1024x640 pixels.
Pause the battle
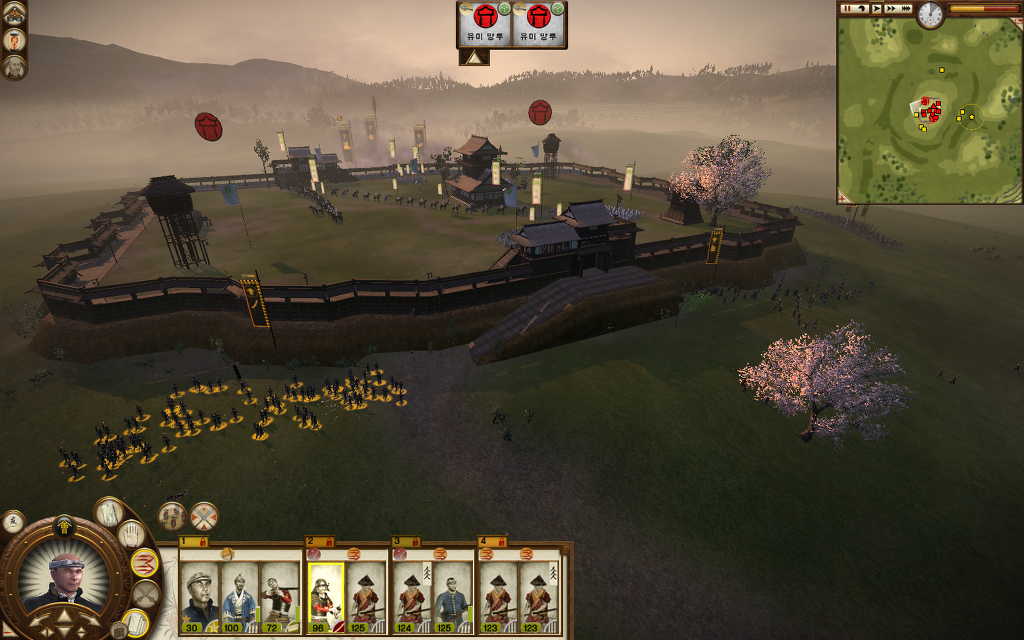point(847,8)
